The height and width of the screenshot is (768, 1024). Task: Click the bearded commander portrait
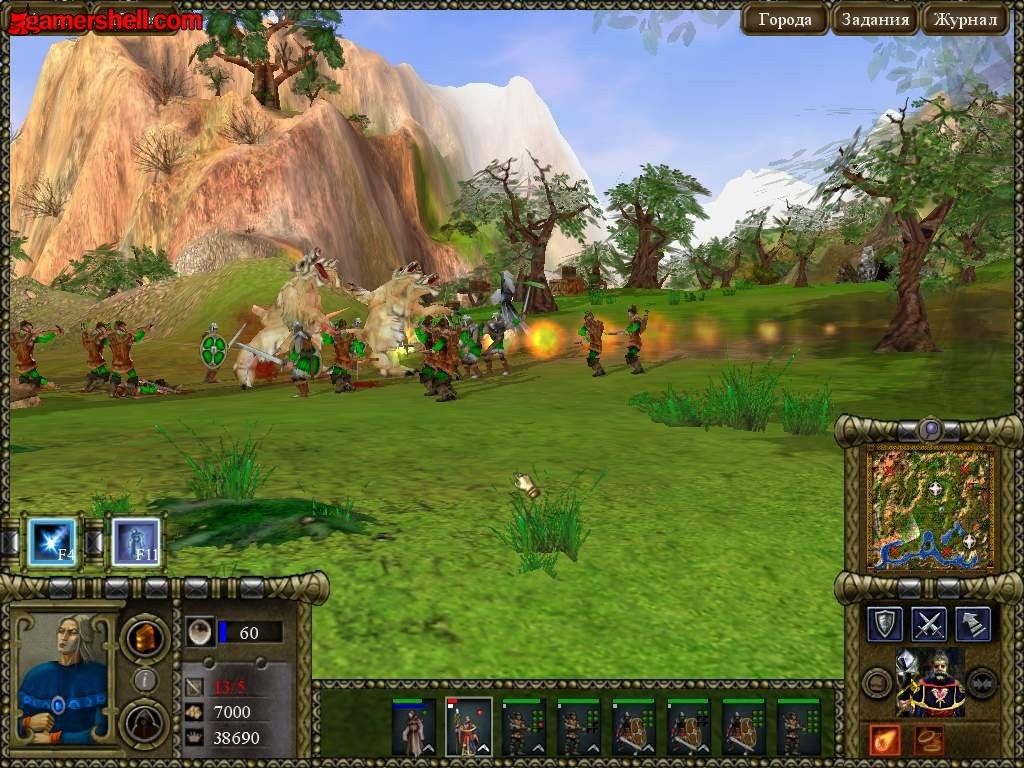(931, 682)
